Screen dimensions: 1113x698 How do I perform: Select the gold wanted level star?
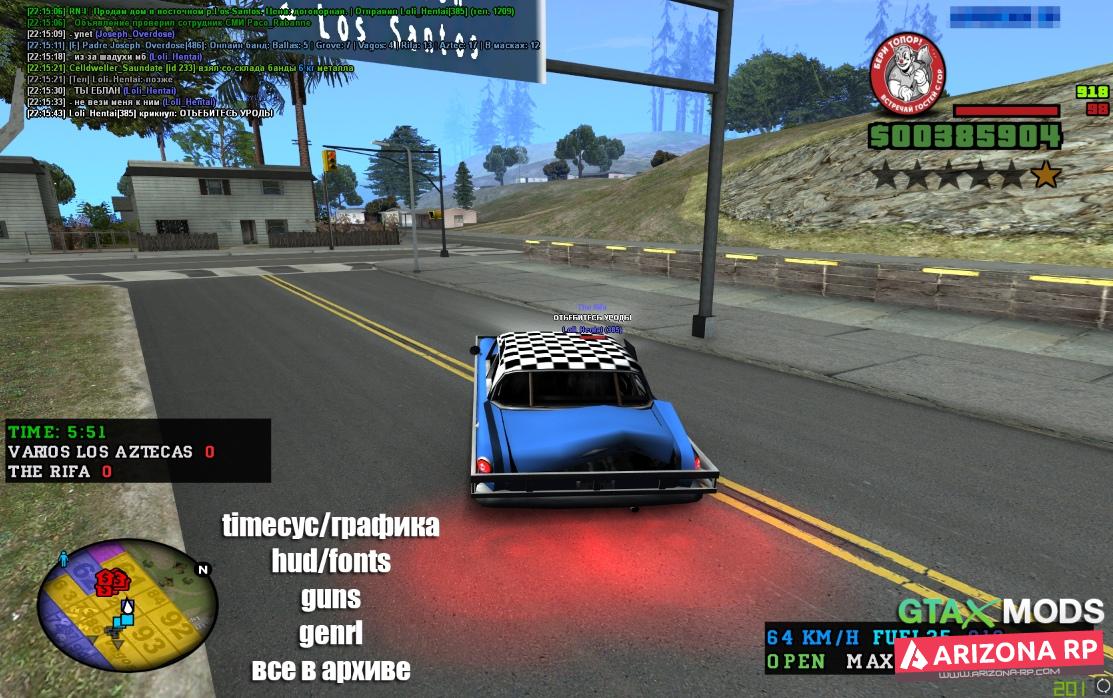click(1046, 176)
